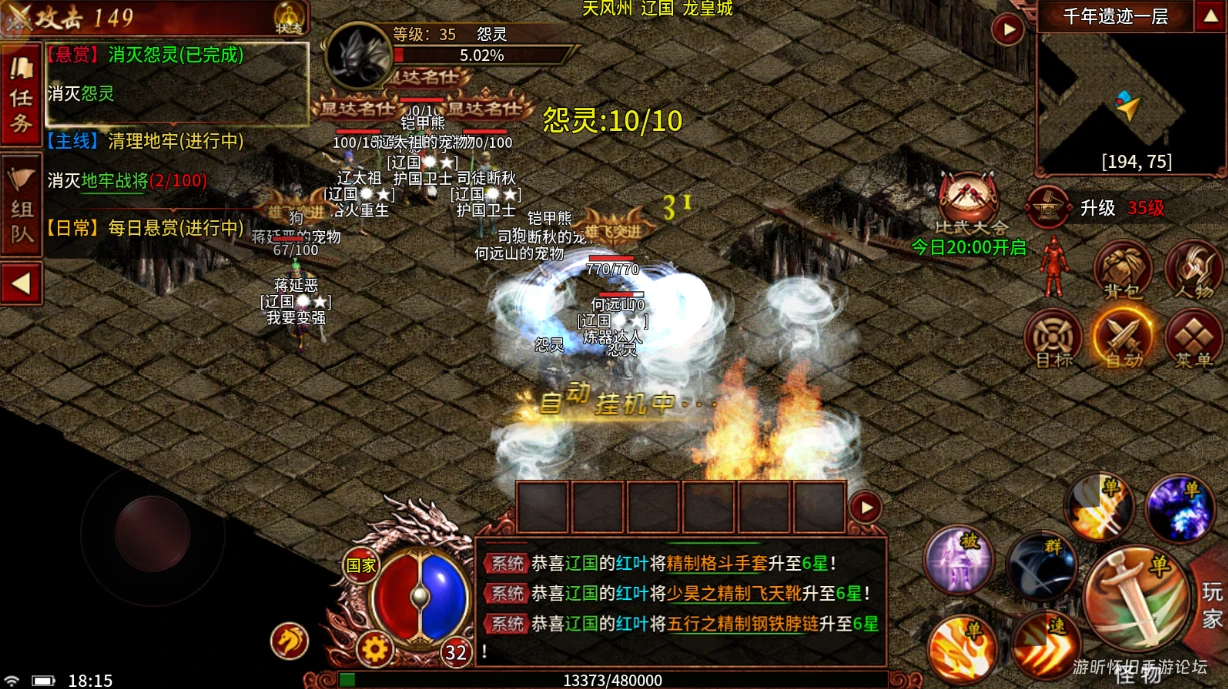1228x689 pixels.
Task: Use the main sword attack skill
Action: click(1136, 599)
